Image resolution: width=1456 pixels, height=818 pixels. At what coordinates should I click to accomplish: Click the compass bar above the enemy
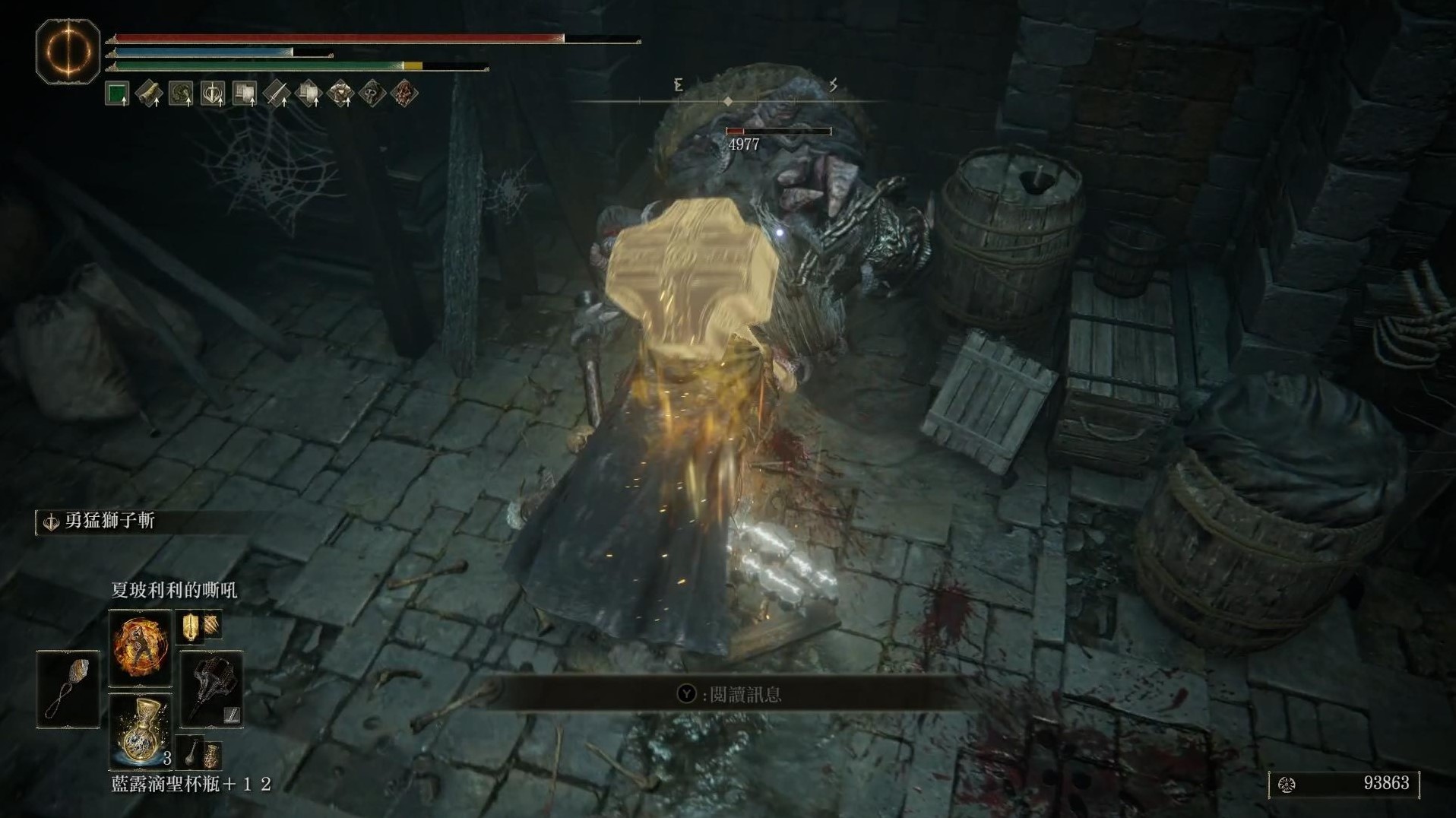pos(728,100)
